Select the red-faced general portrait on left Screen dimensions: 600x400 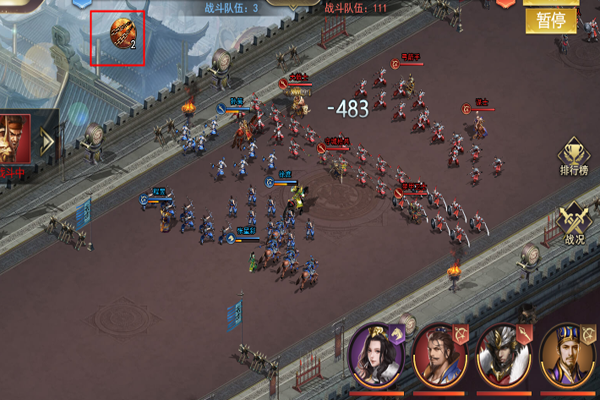[x=13, y=139]
